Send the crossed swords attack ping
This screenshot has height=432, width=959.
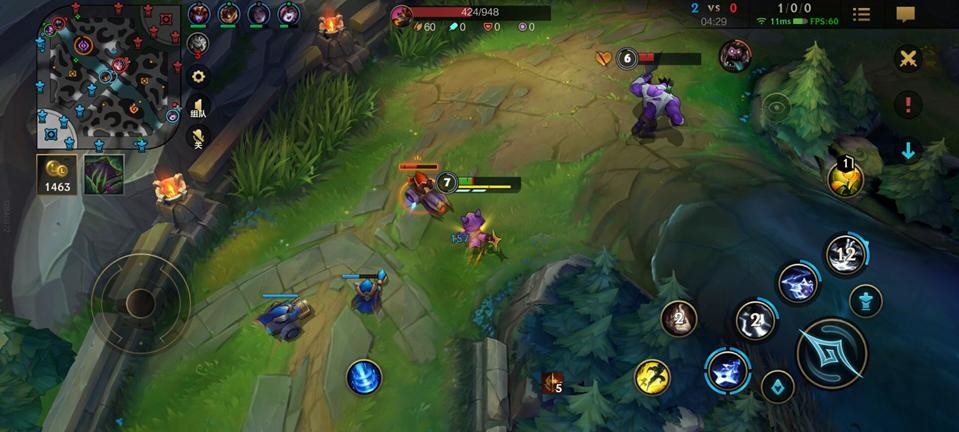[x=908, y=58]
